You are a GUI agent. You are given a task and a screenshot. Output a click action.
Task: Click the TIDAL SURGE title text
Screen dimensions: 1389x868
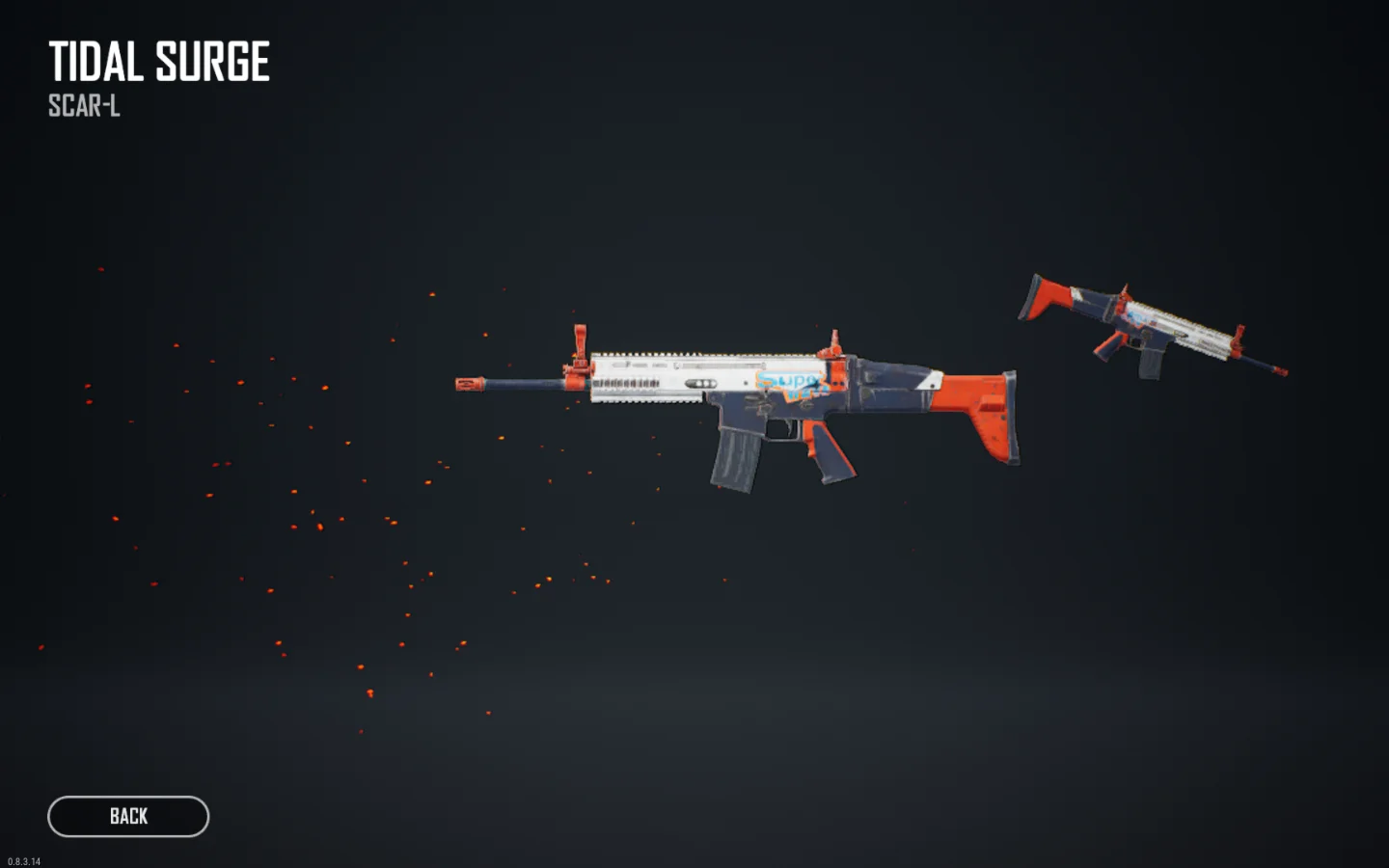click(x=159, y=62)
